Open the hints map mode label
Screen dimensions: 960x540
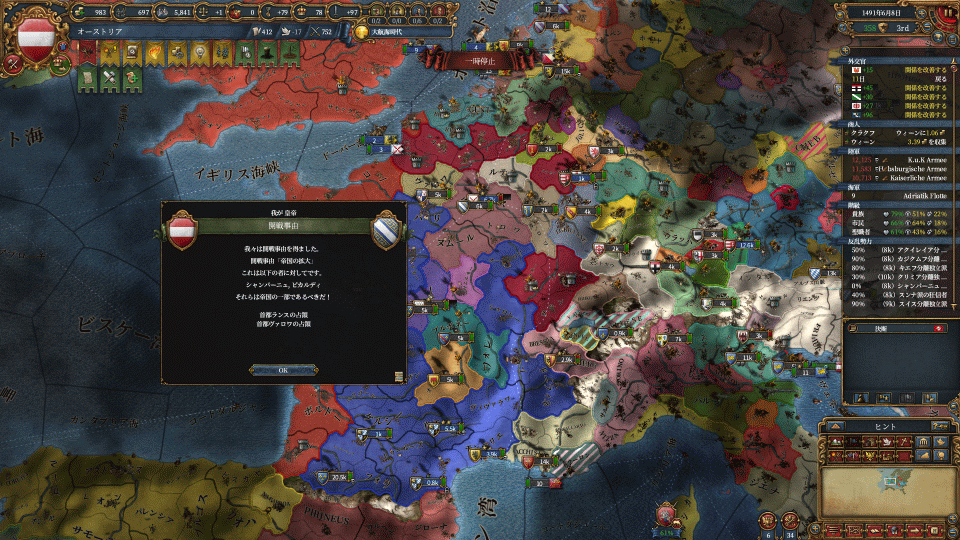[x=885, y=425]
